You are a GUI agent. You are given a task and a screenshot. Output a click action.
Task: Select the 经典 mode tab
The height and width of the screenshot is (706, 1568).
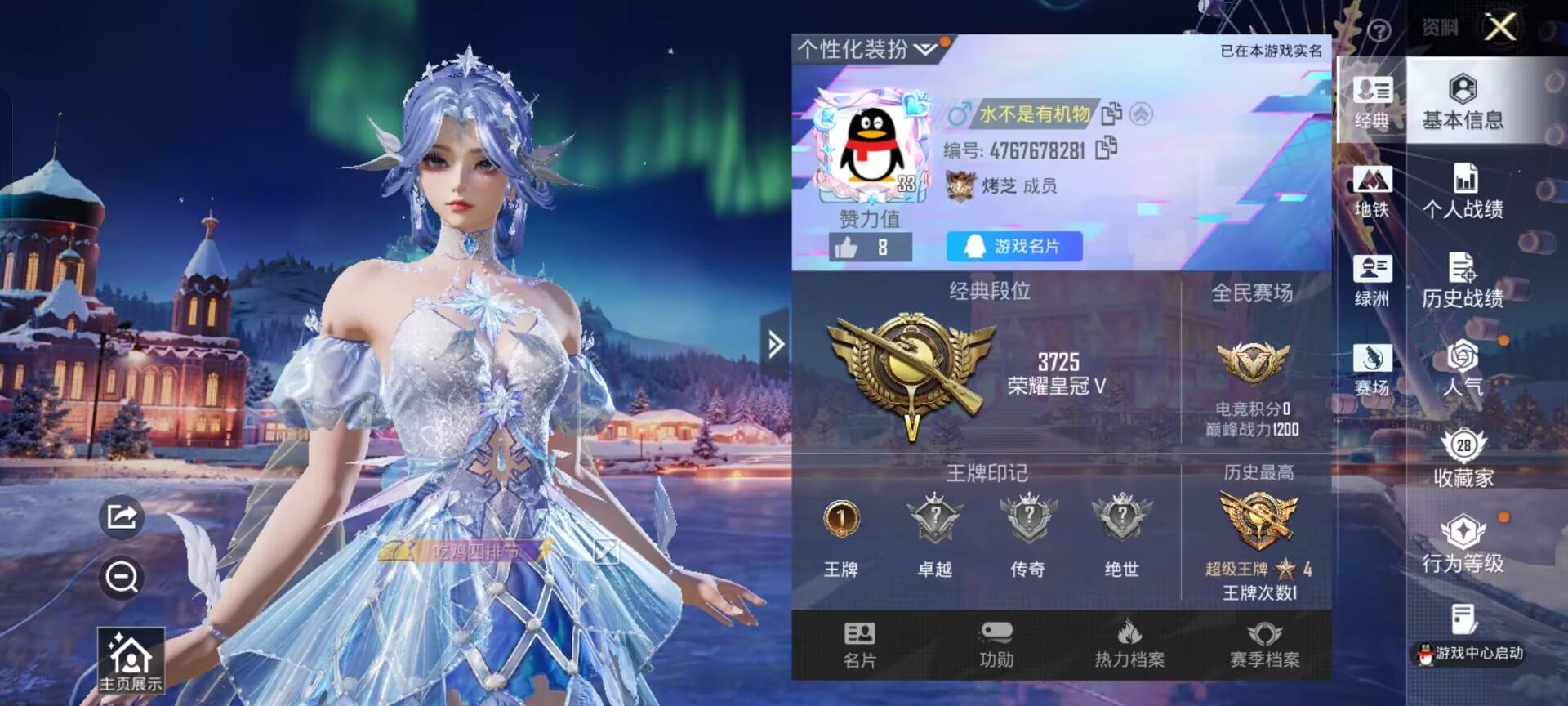[x=1373, y=101]
